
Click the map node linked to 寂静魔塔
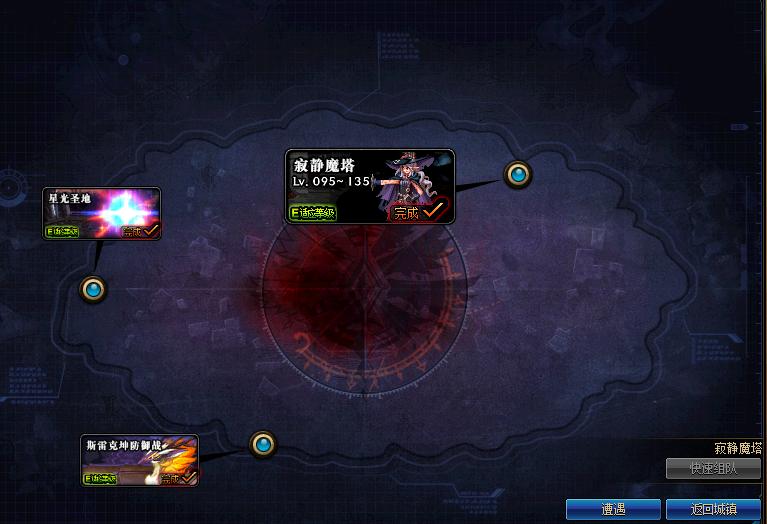(x=518, y=175)
